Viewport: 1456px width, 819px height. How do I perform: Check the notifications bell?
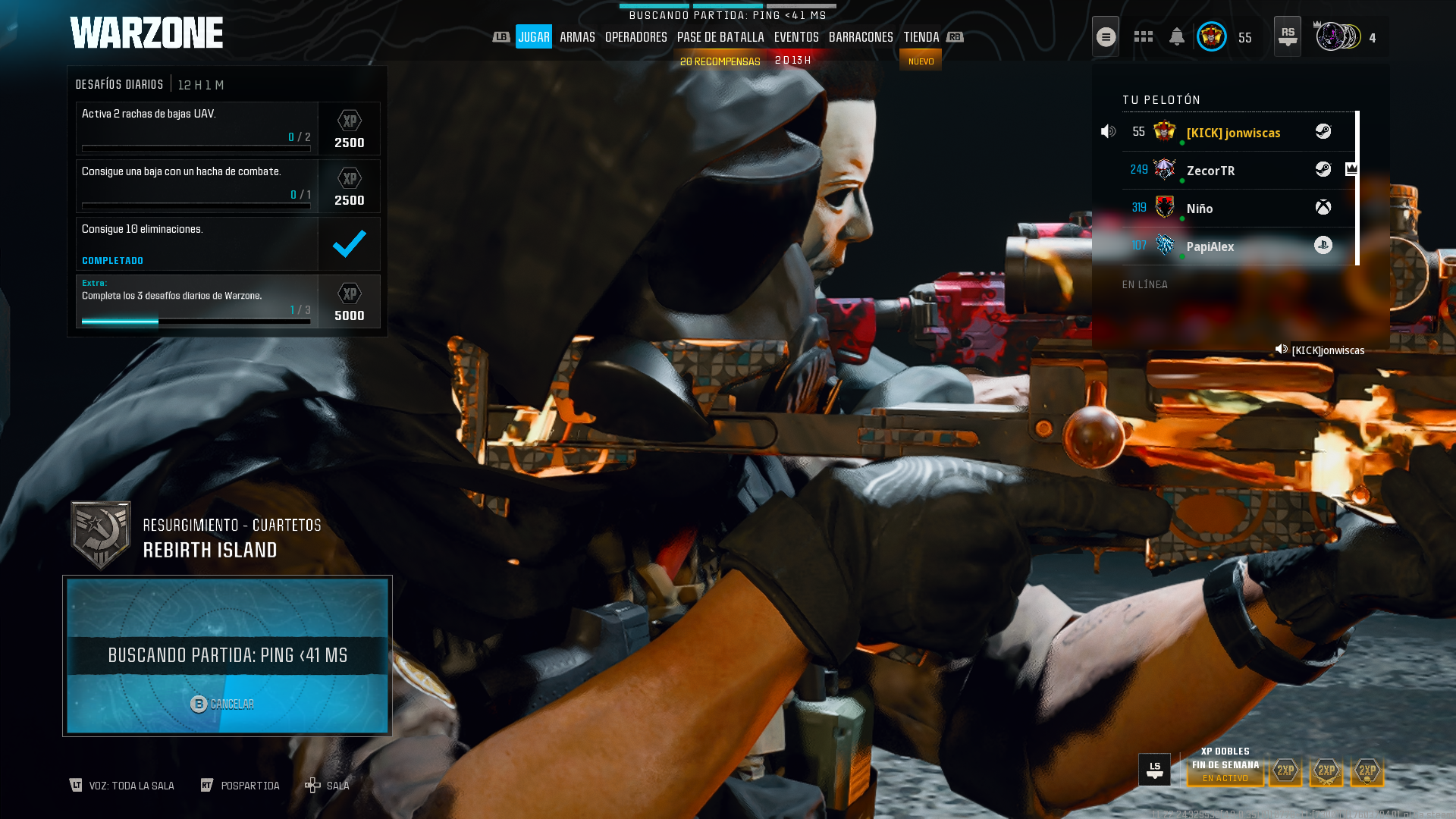click(1177, 37)
